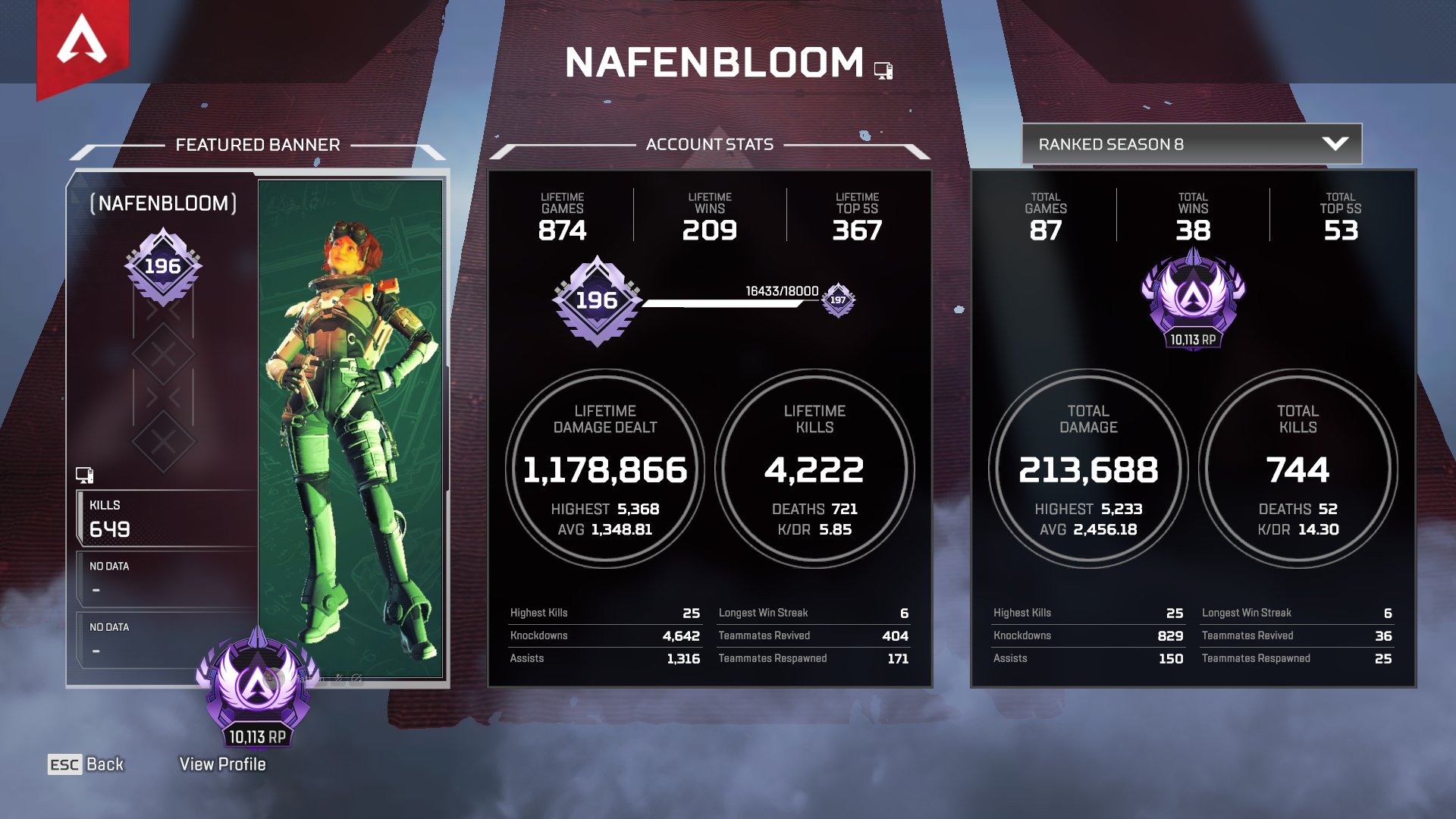Click View Profile
The width and height of the screenshot is (1456, 819).
point(222,764)
